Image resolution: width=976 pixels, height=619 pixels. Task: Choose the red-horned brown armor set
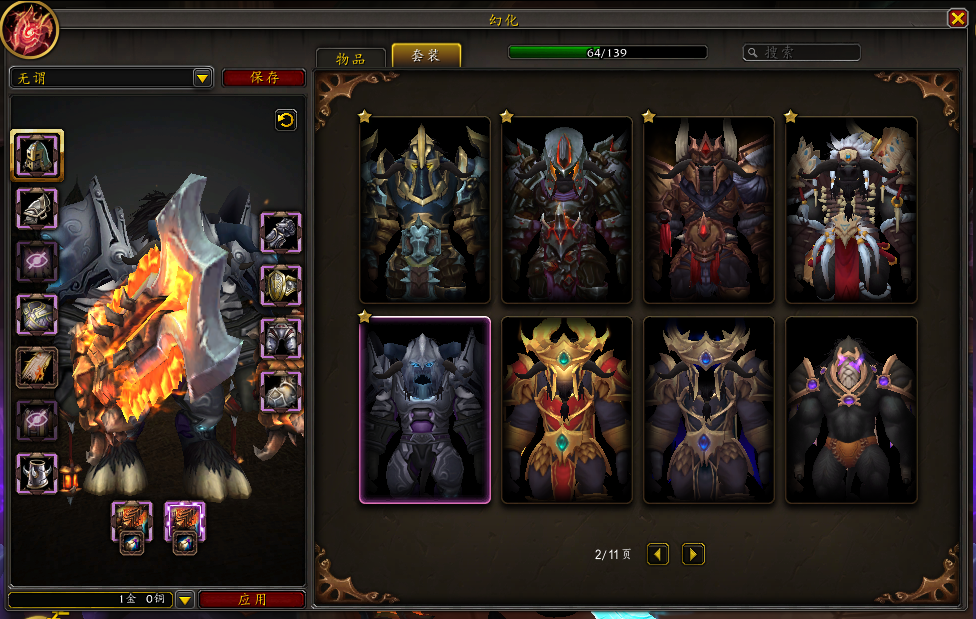click(x=709, y=210)
